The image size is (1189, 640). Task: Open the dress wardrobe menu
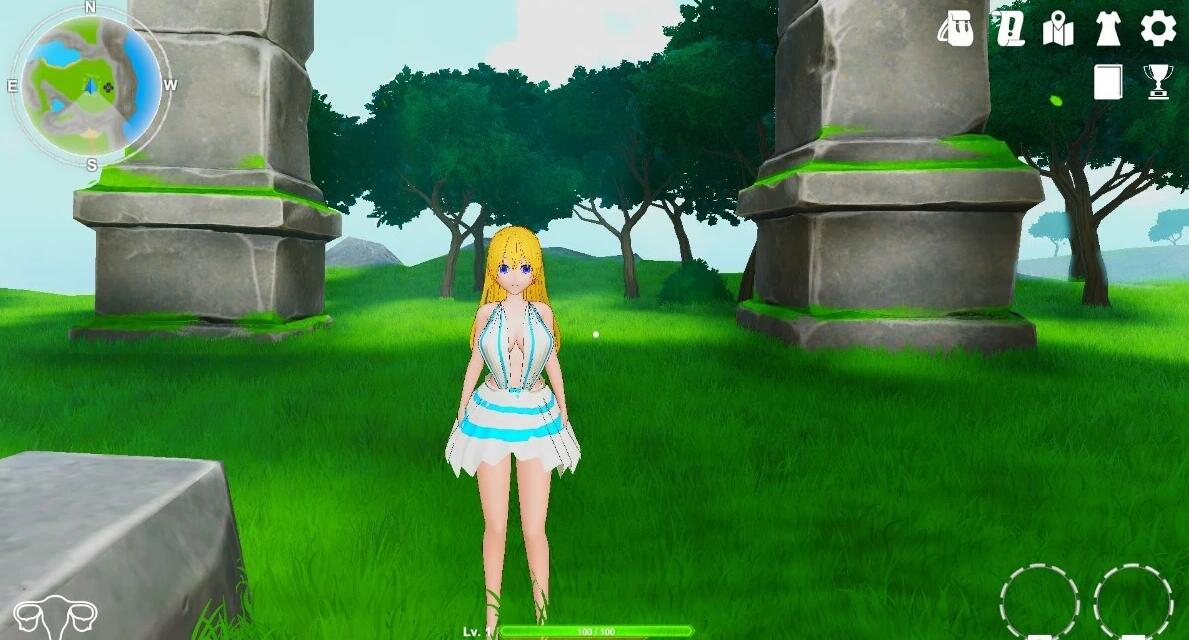tap(1107, 30)
